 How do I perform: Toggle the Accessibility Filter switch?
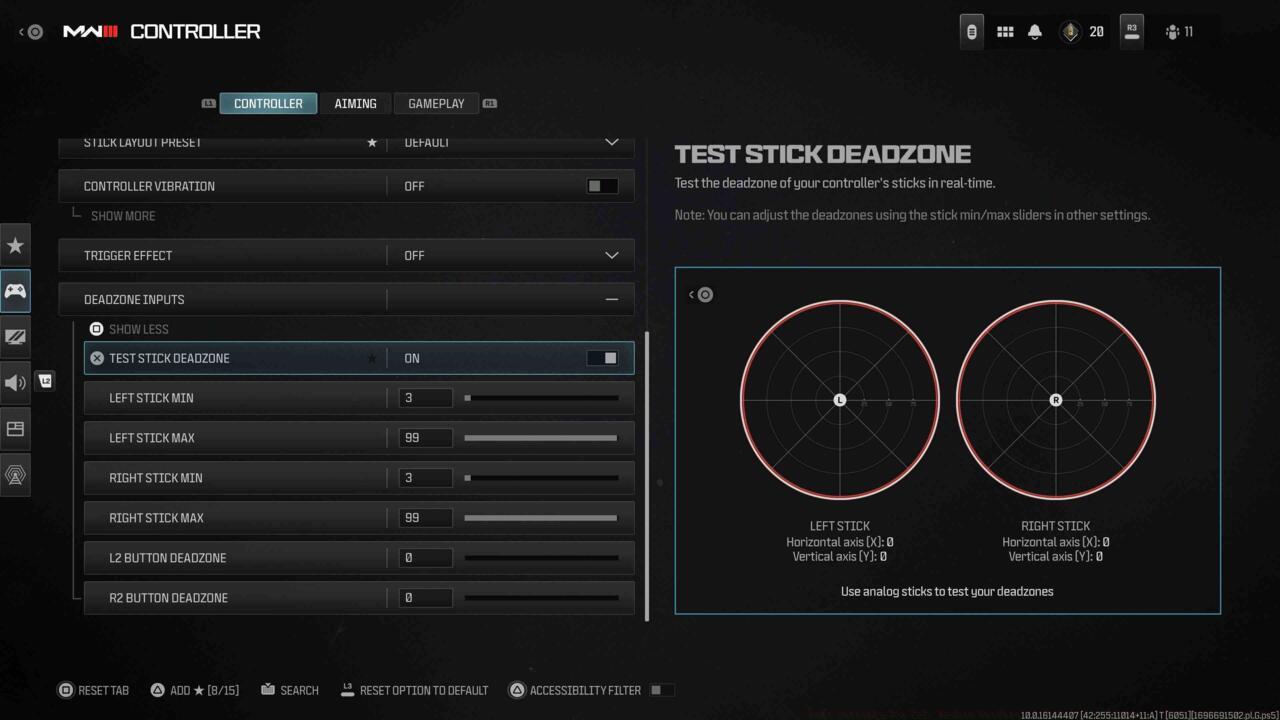coord(659,689)
